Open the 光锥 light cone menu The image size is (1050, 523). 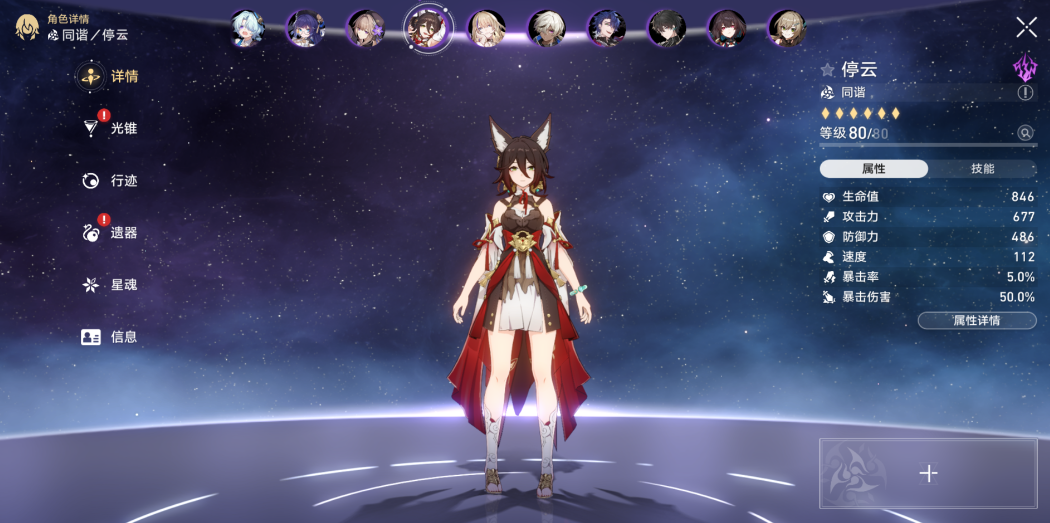111,128
